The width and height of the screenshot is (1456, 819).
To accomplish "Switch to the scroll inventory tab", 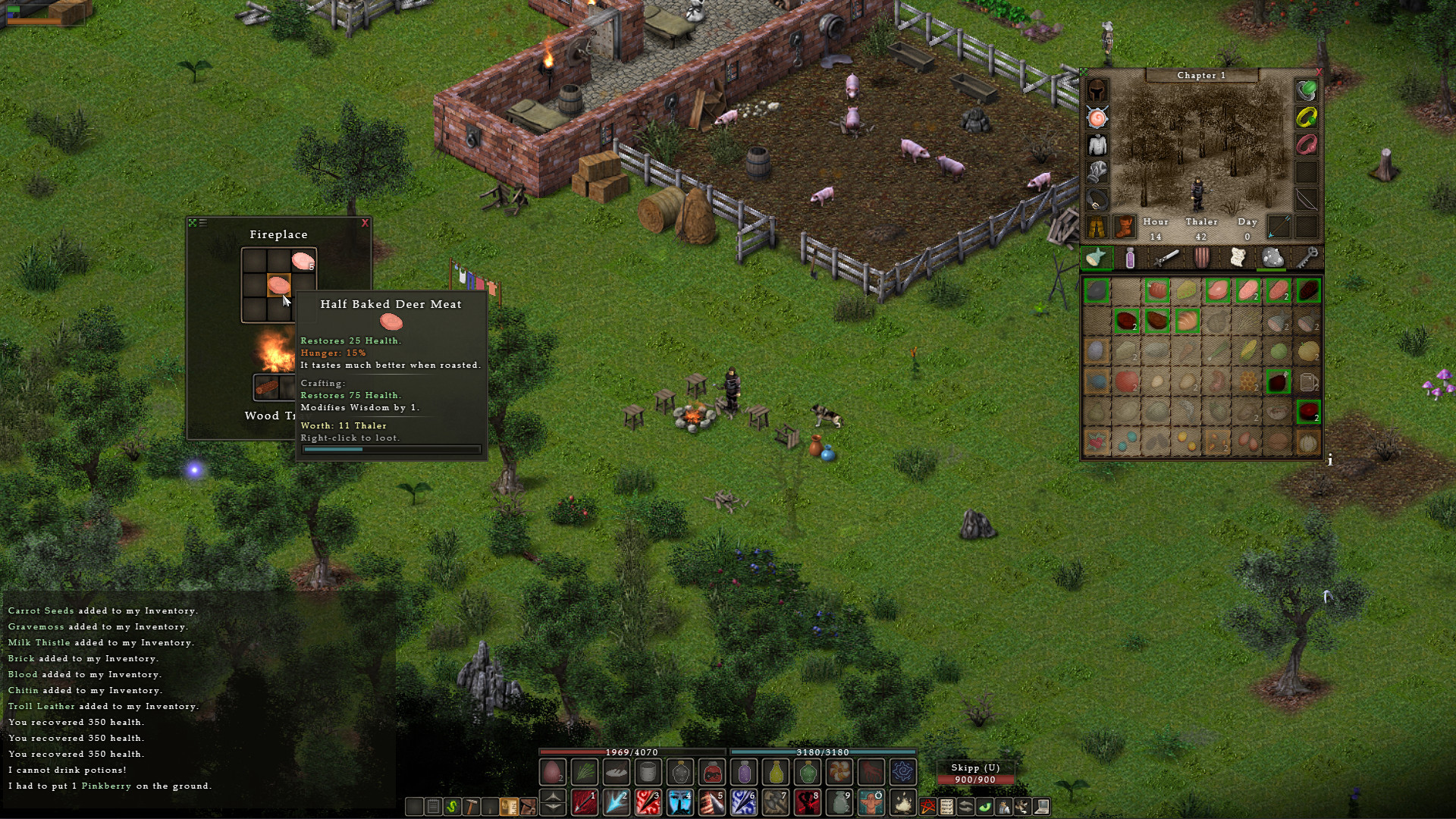I will [1238, 259].
